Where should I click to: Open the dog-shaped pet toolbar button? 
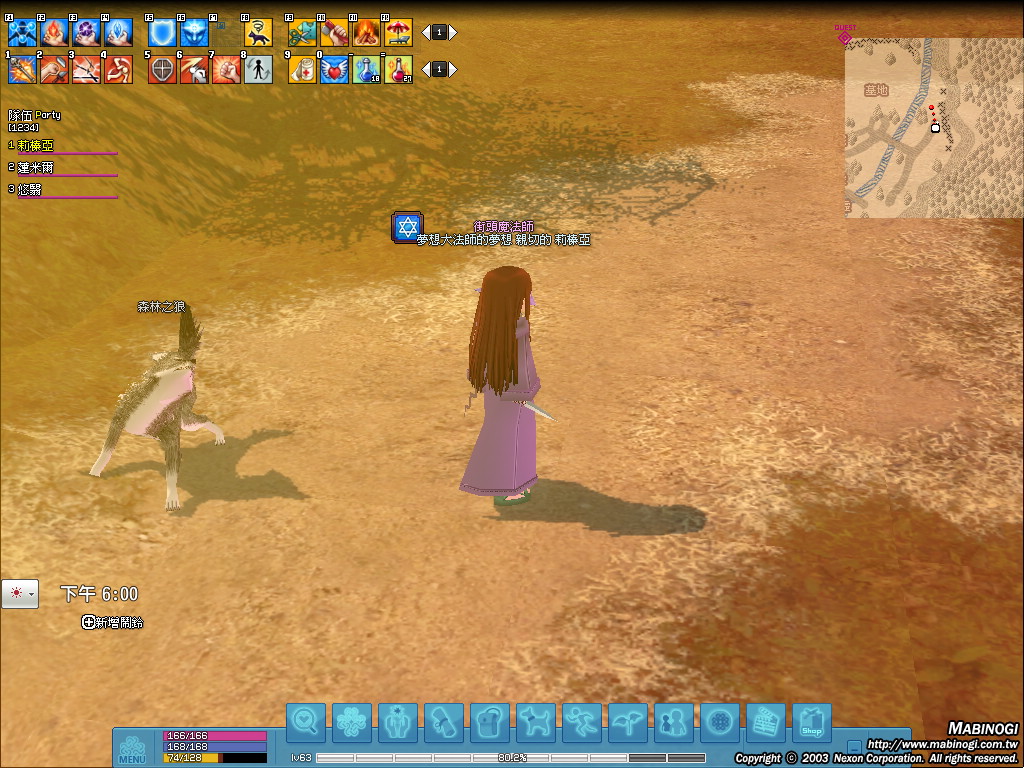click(535, 723)
